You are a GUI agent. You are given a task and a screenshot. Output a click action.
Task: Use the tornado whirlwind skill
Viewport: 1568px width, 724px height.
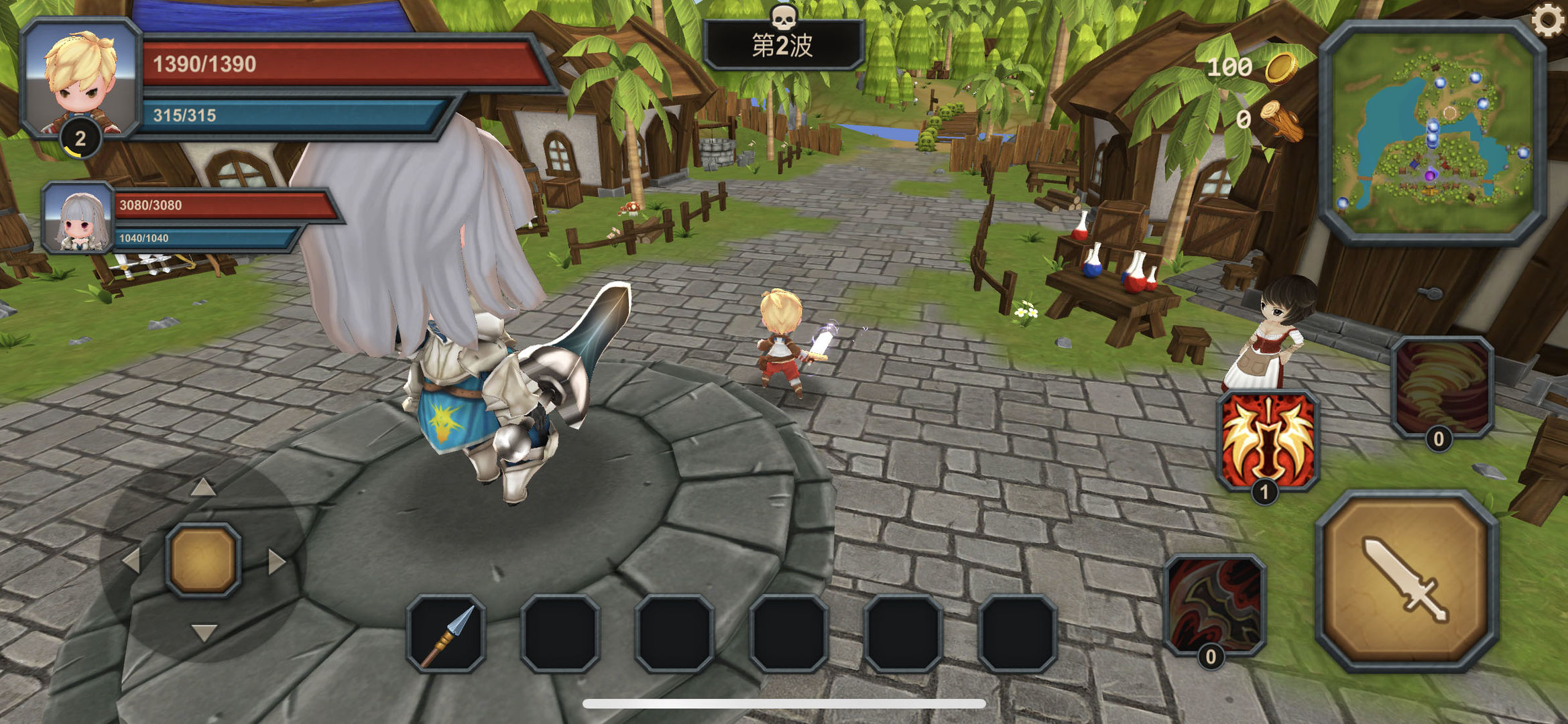pos(1442,388)
